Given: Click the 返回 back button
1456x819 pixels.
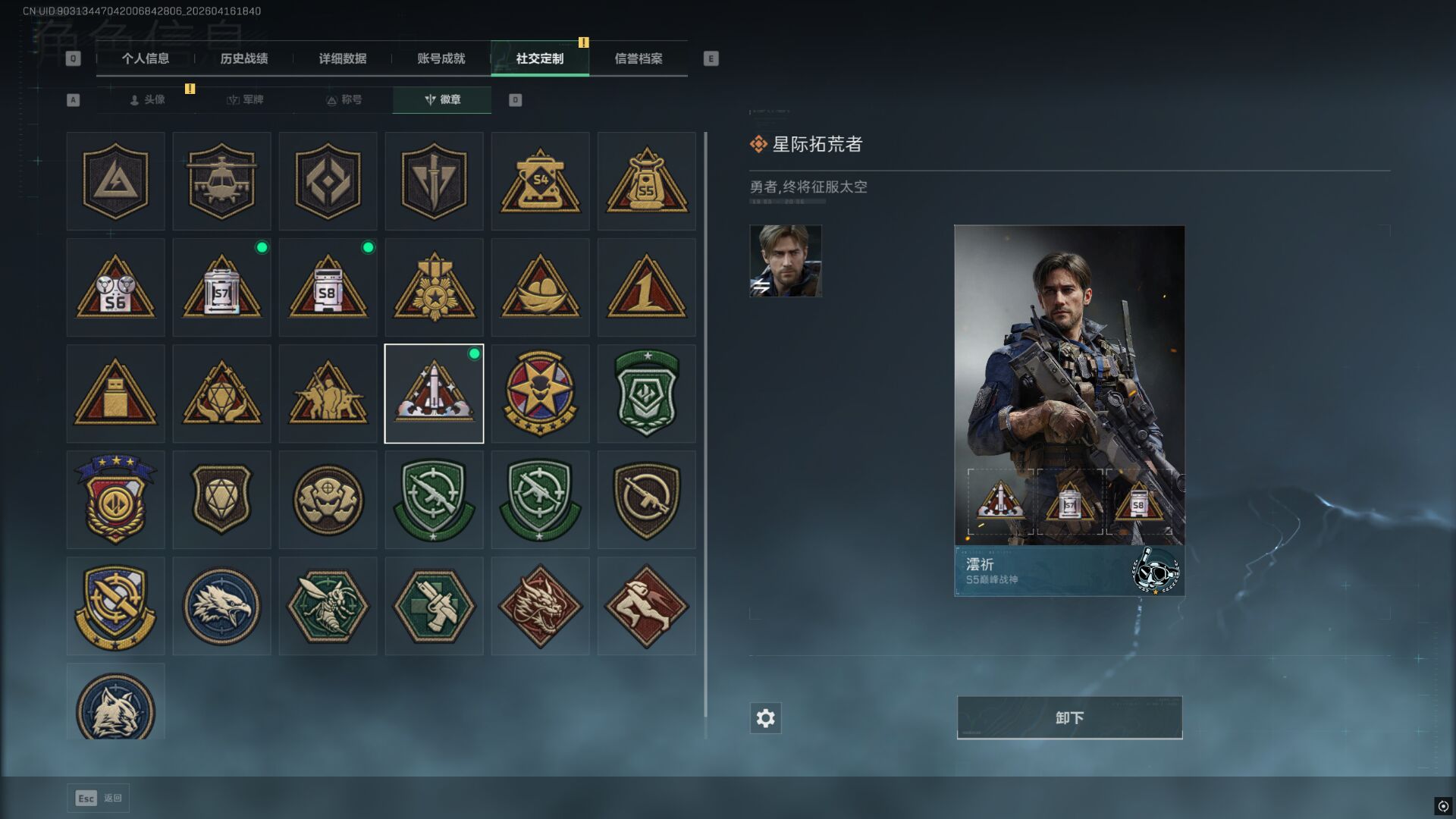Looking at the screenshot, I should tap(99, 798).
